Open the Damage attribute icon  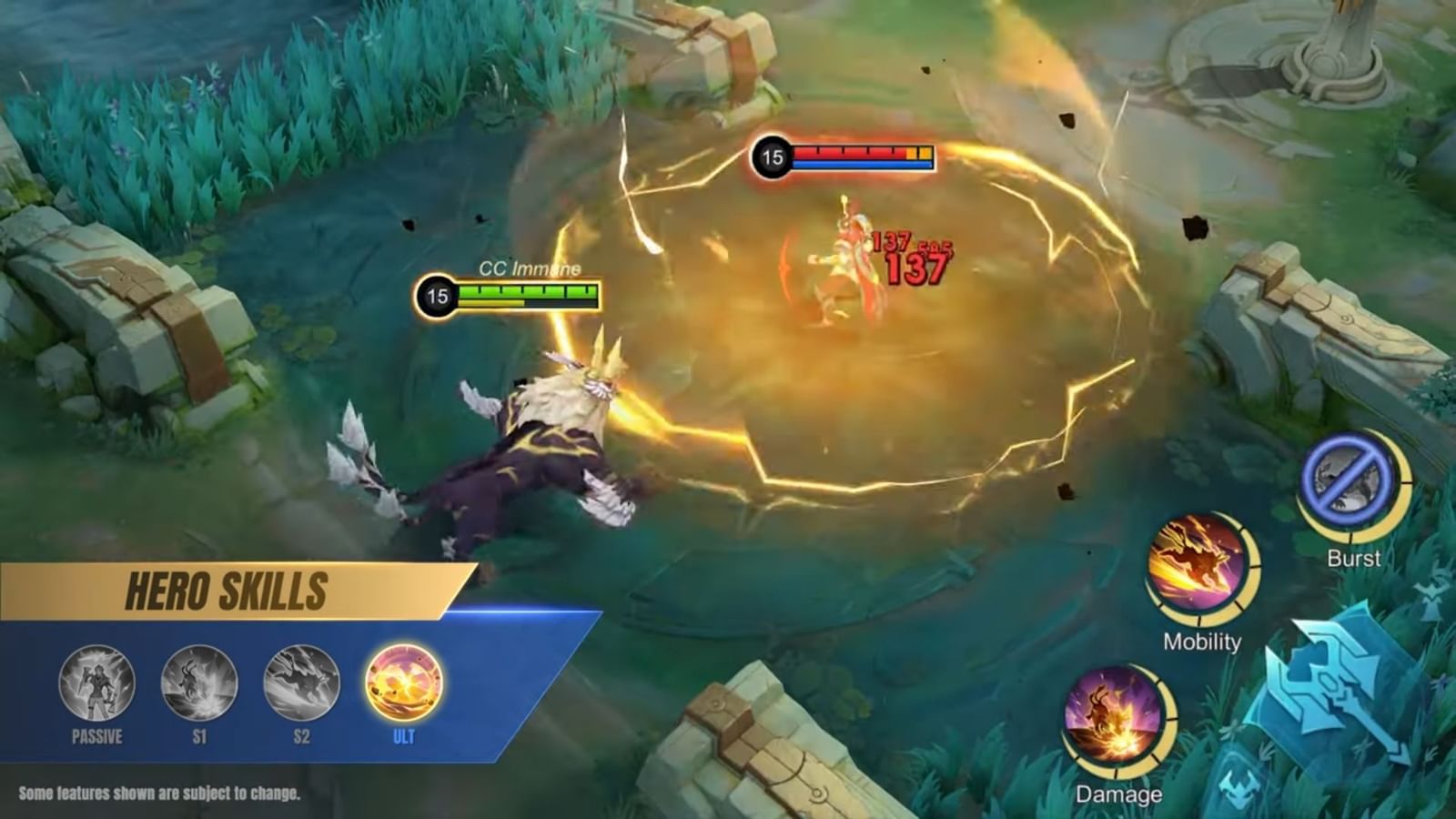[x=1112, y=719]
